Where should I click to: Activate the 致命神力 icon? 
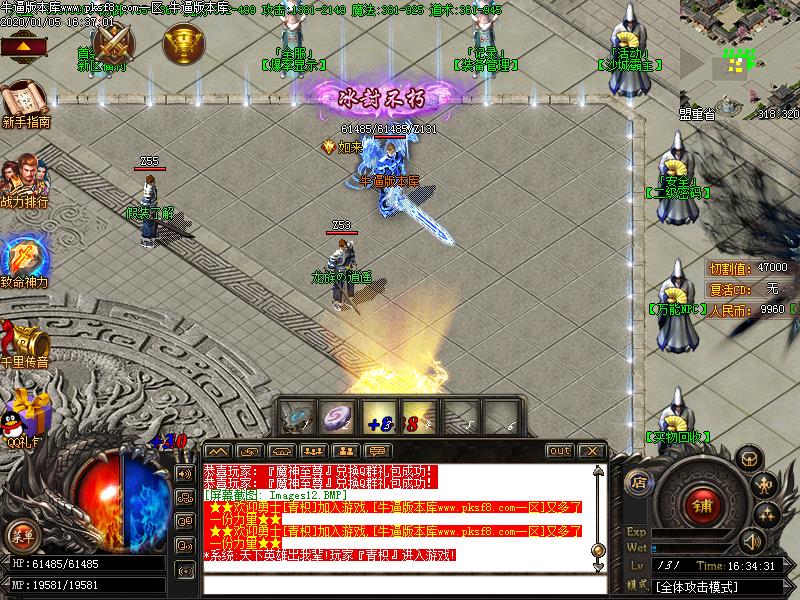[x=23, y=259]
